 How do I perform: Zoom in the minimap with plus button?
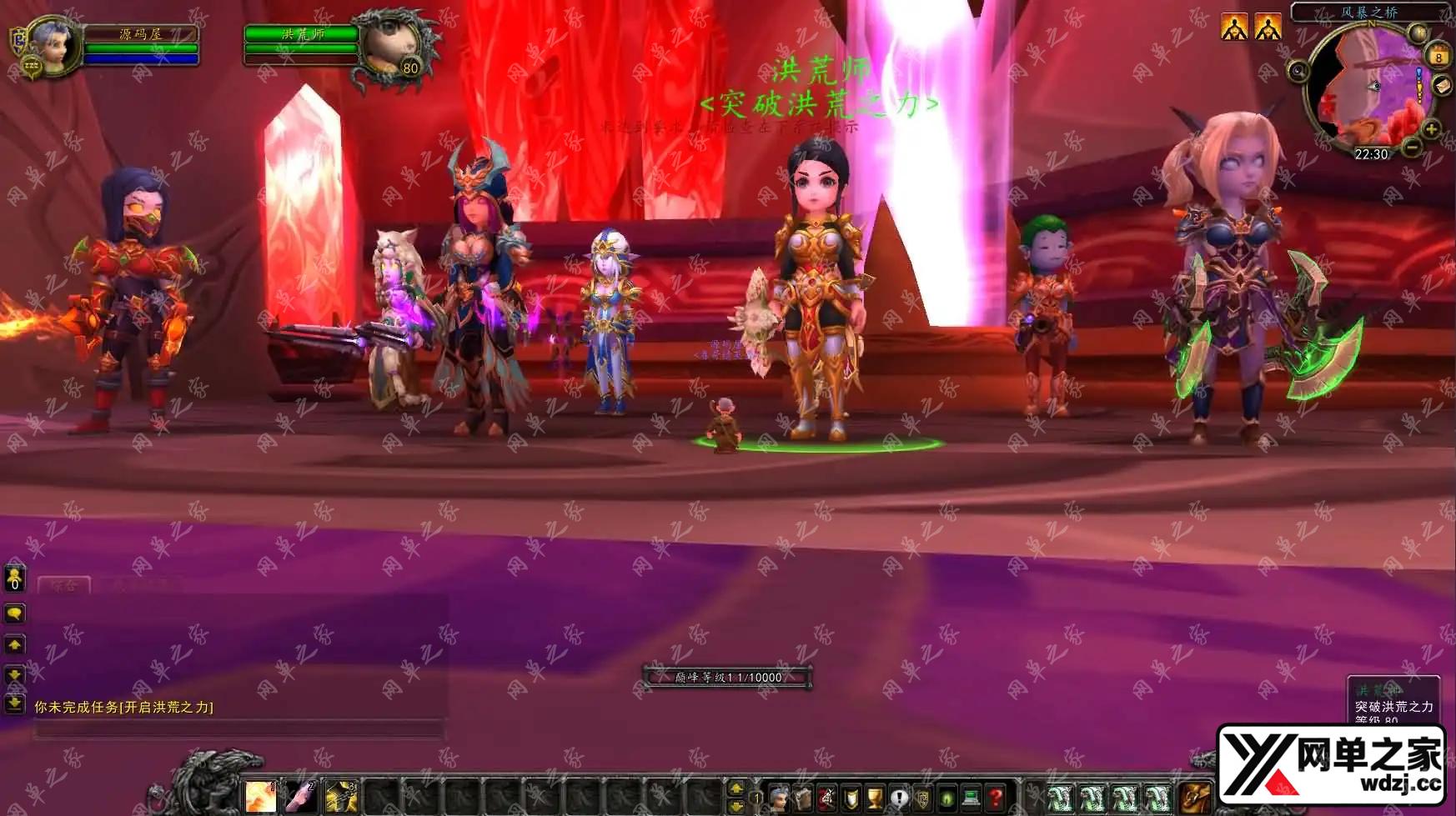(x=1431, y=129)
